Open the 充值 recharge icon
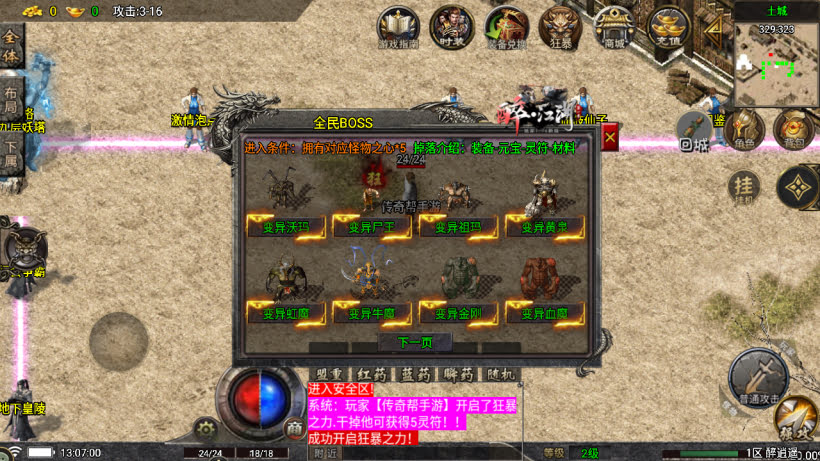This screenshot has height=461, width=820. click(x=667, y=27)
